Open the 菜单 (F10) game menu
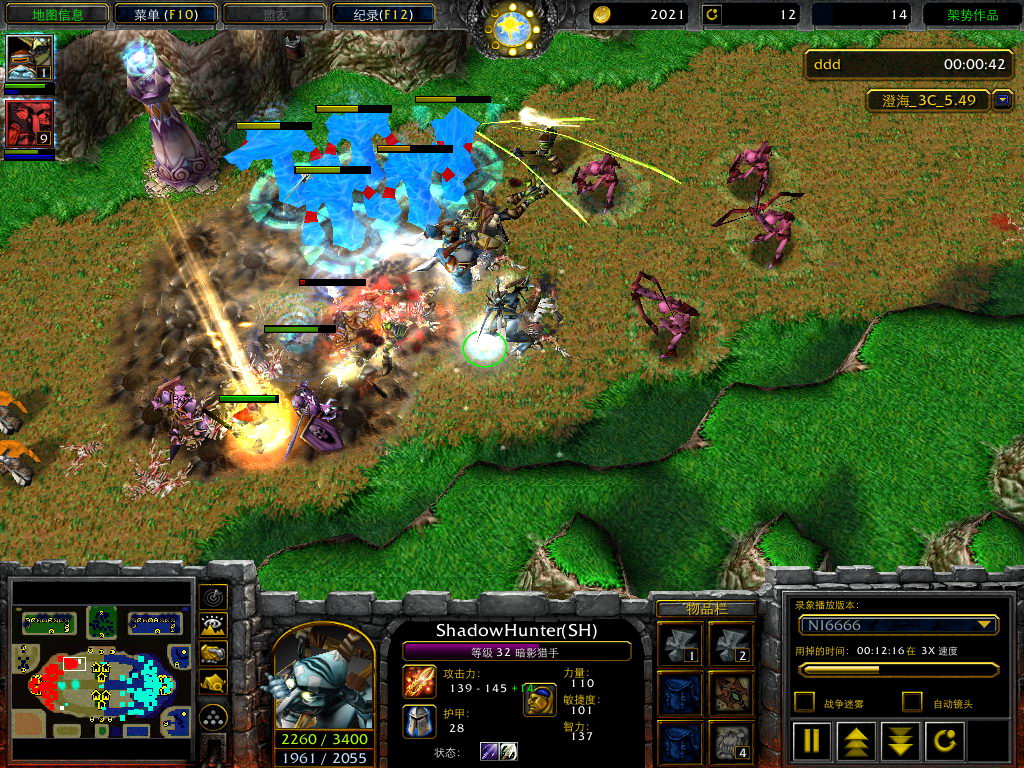Image resolution: width=1024 pixels, height=768 pixels. (164, 15)
